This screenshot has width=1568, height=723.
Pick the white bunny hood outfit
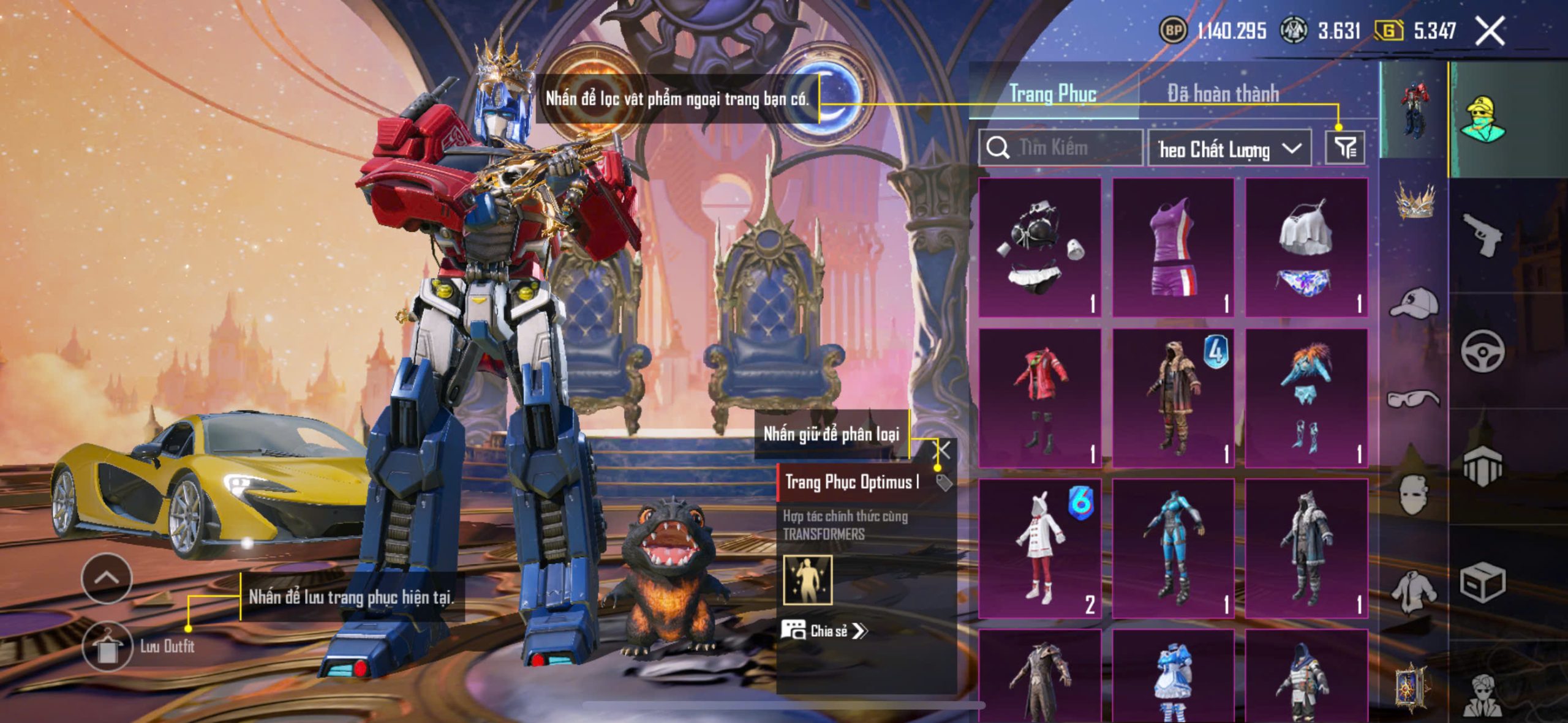(1039, 549)
